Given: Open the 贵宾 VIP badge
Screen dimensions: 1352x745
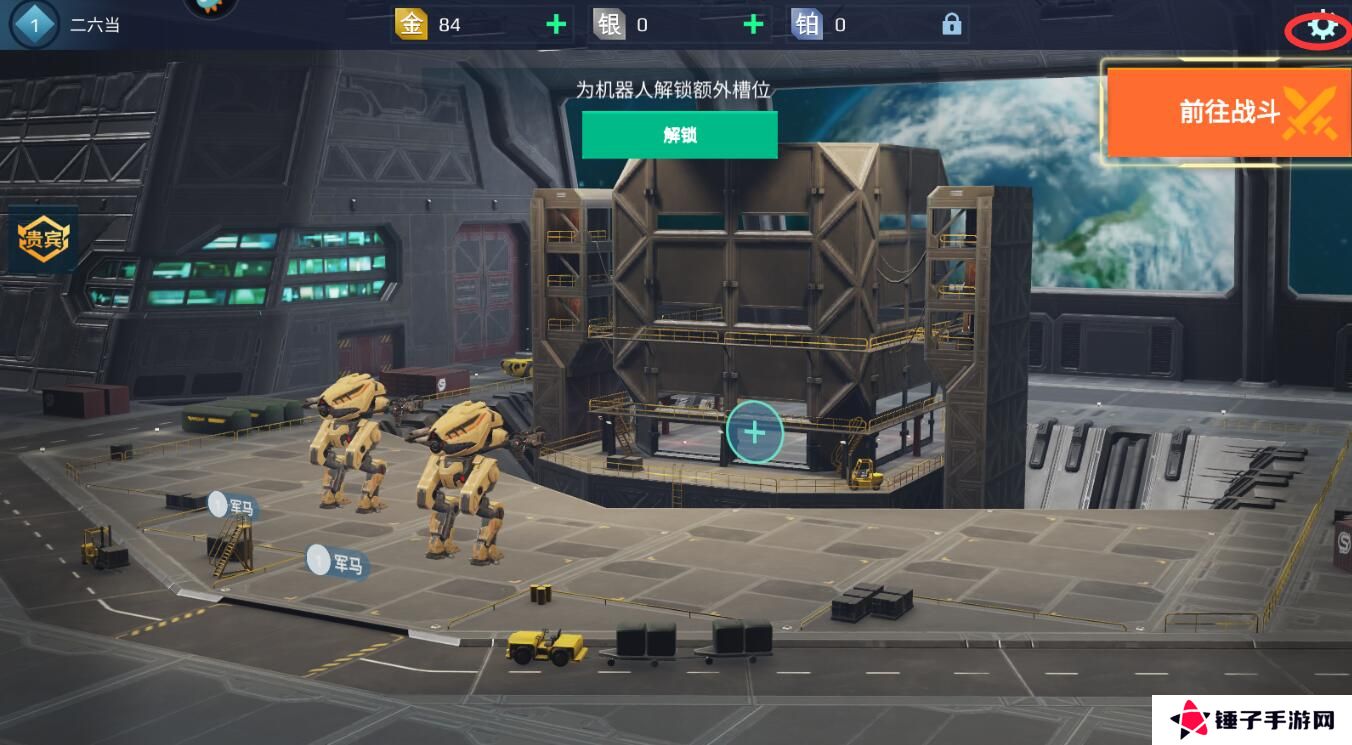Looking at the screenshot, I should click(x=43, y=240).
